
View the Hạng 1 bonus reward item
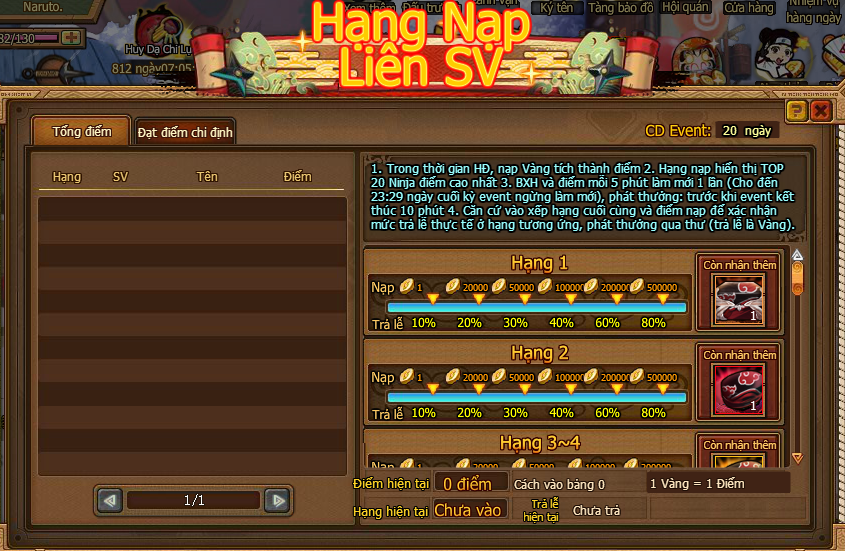click(x=739, y=300)
